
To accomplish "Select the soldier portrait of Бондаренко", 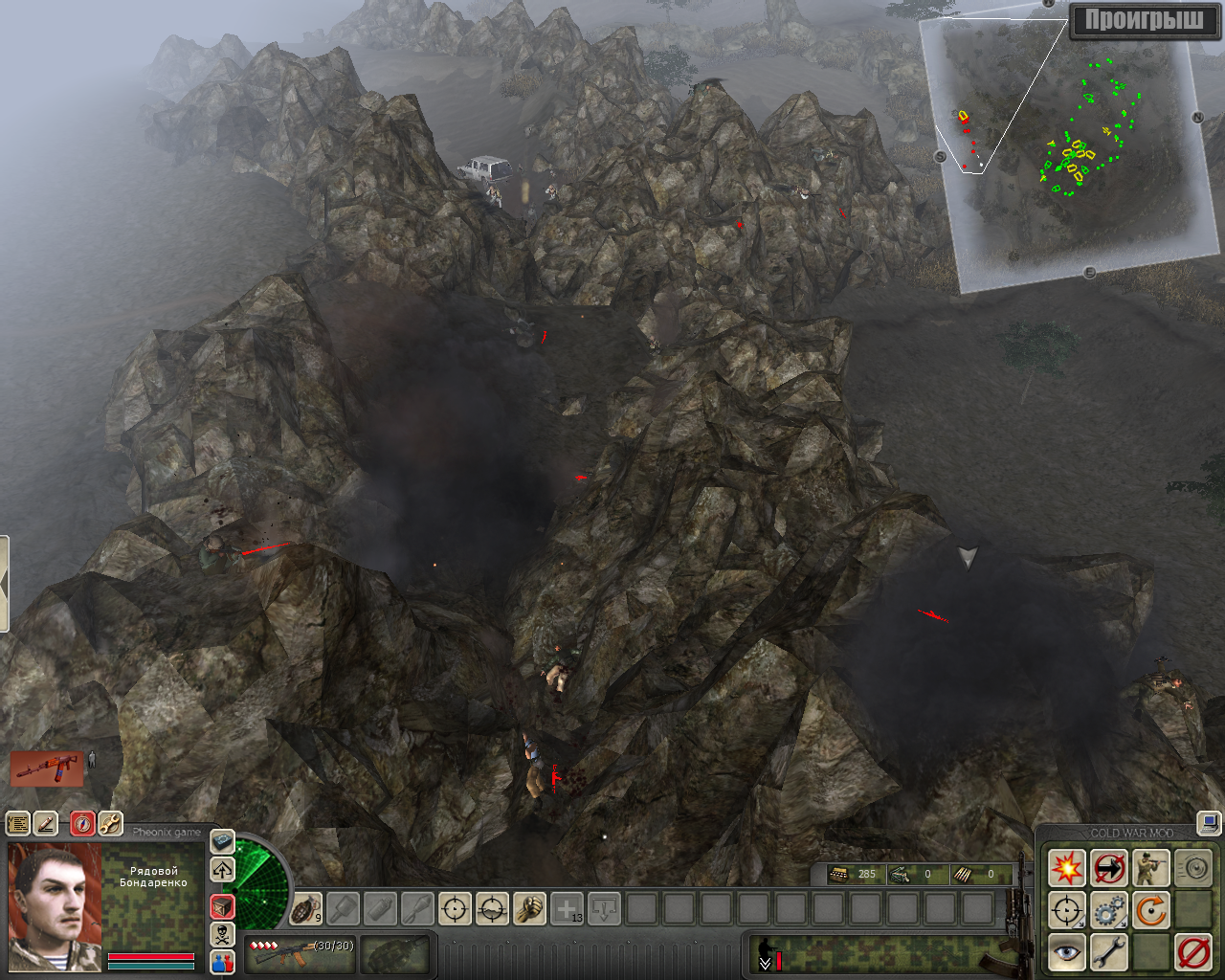I will click(x=54, y=906).
